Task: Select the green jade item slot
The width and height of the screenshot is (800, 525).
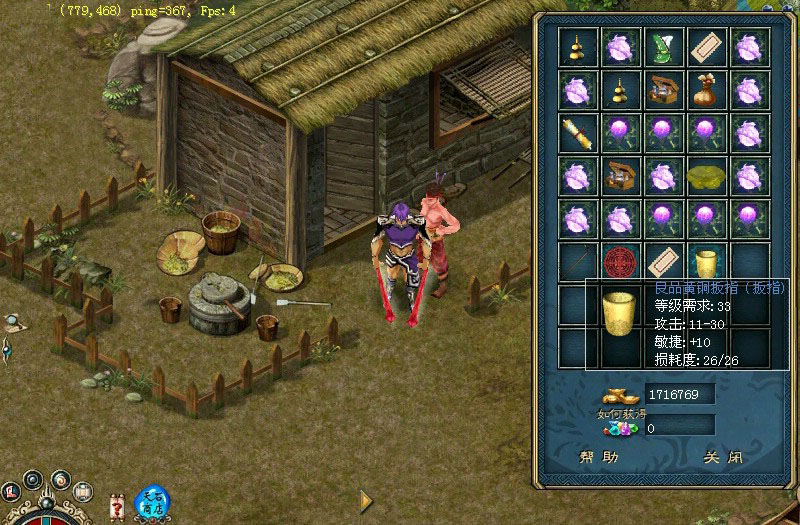Action: click(663, 47)
